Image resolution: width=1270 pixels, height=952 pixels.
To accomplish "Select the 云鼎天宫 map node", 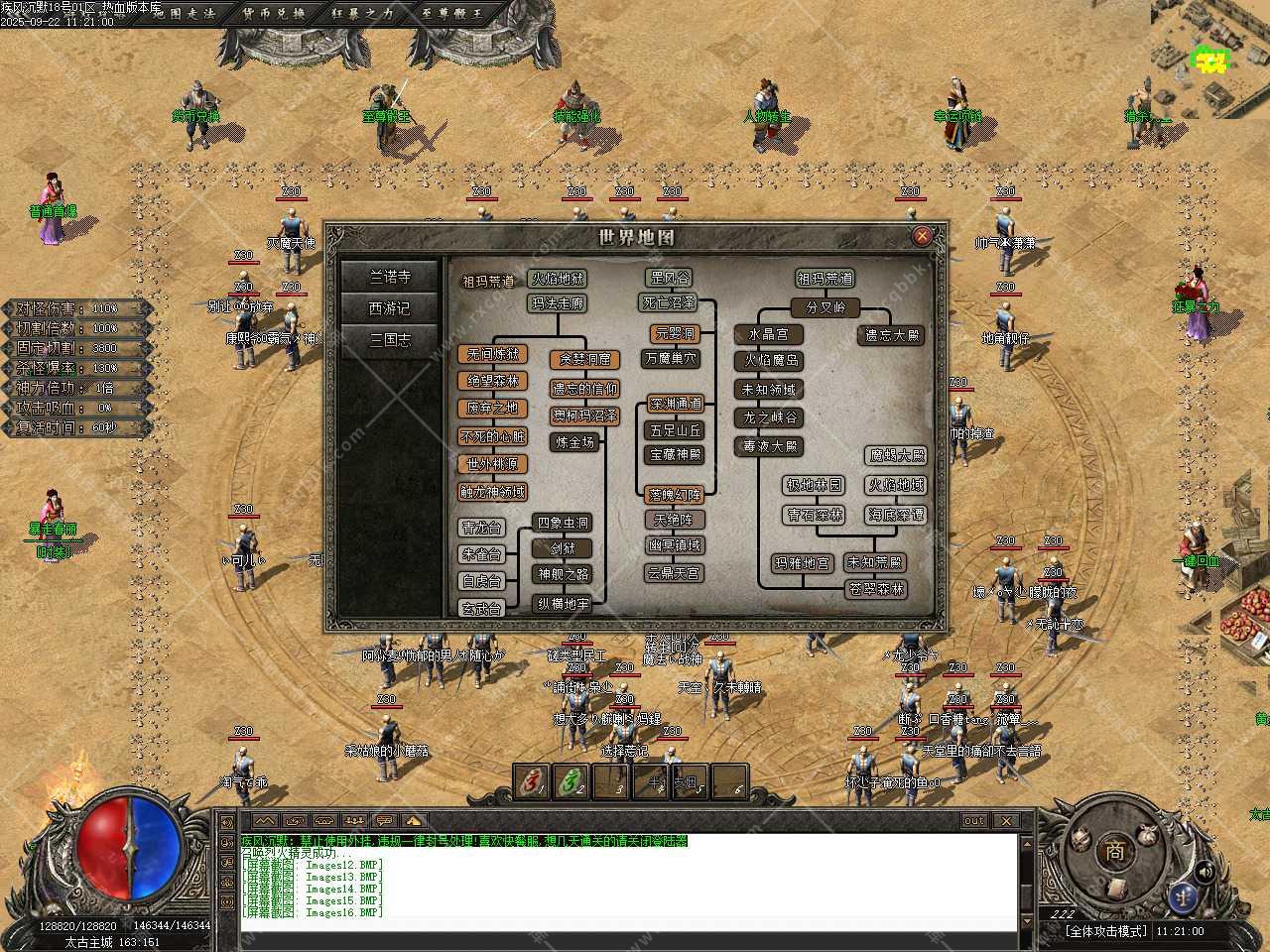I will [675, 573].
